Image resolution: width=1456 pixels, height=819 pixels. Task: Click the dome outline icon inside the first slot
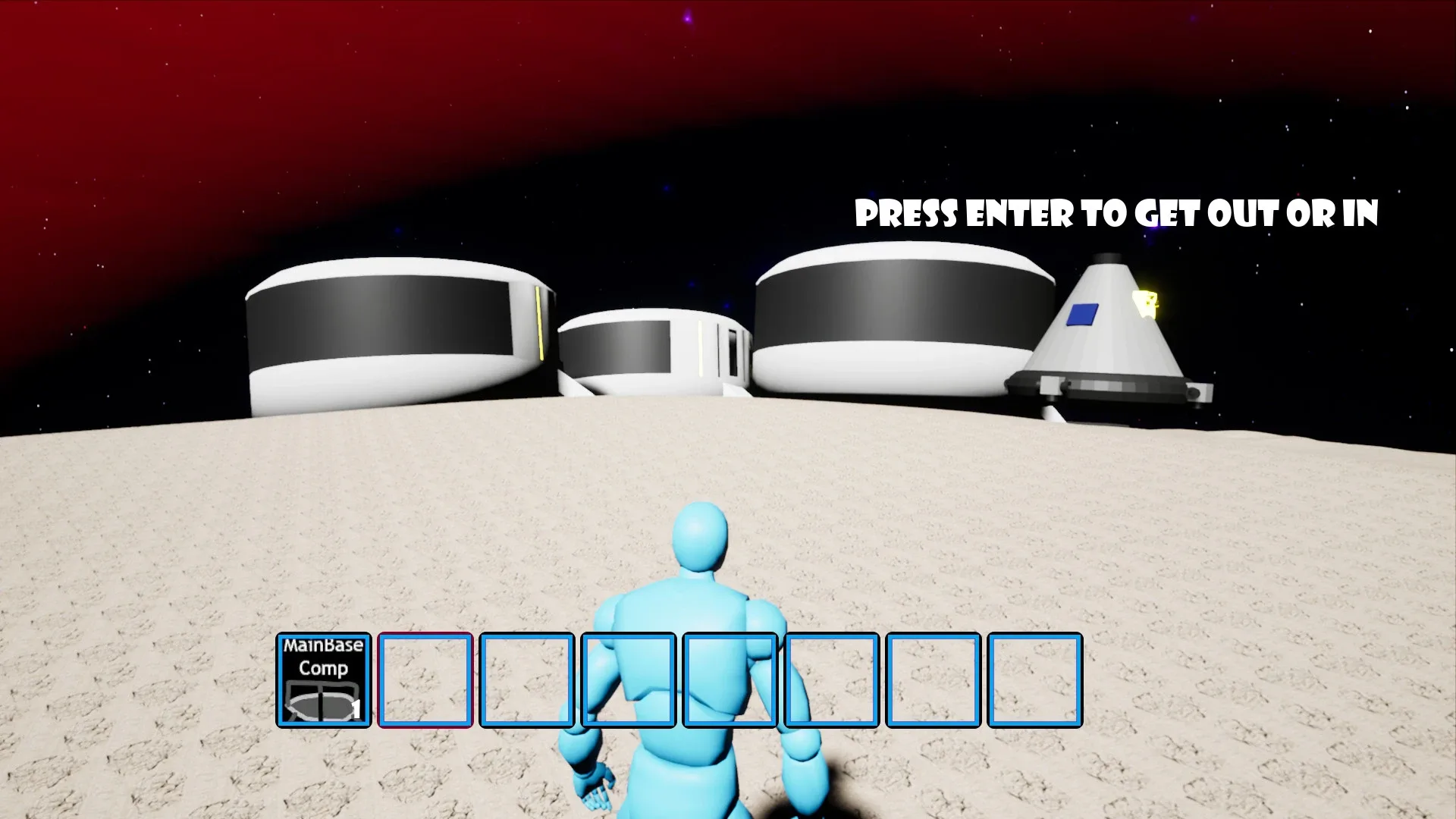[322, 701]
